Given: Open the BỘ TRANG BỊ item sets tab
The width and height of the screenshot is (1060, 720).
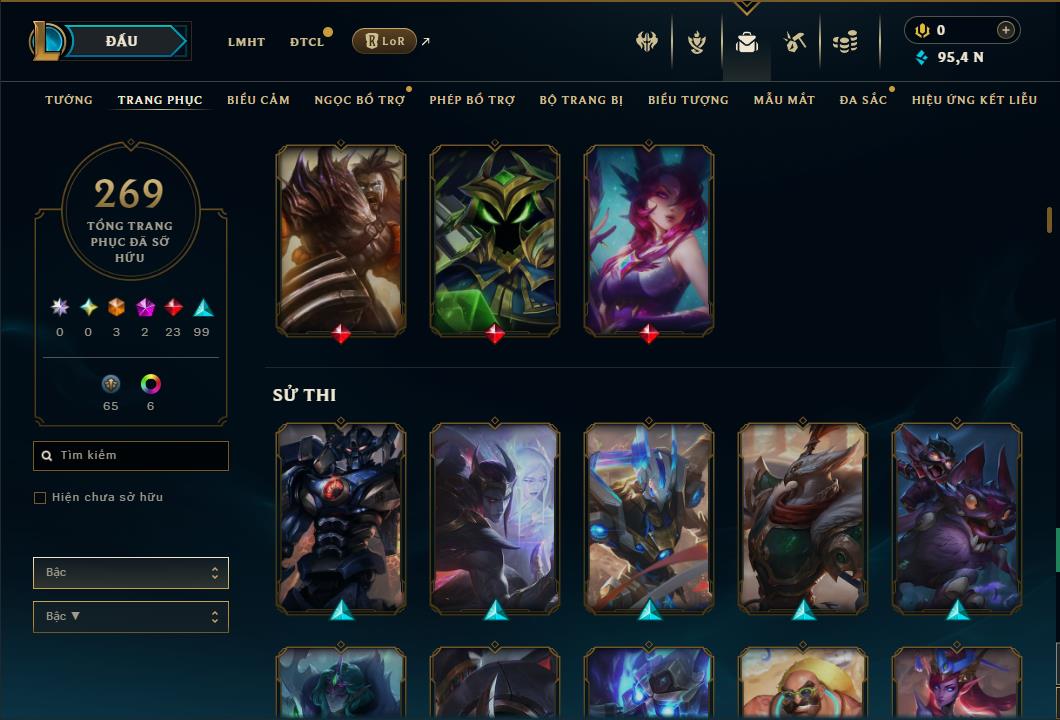Looking at the screenshot, I should pyautogui.click(x=581, y=100).
